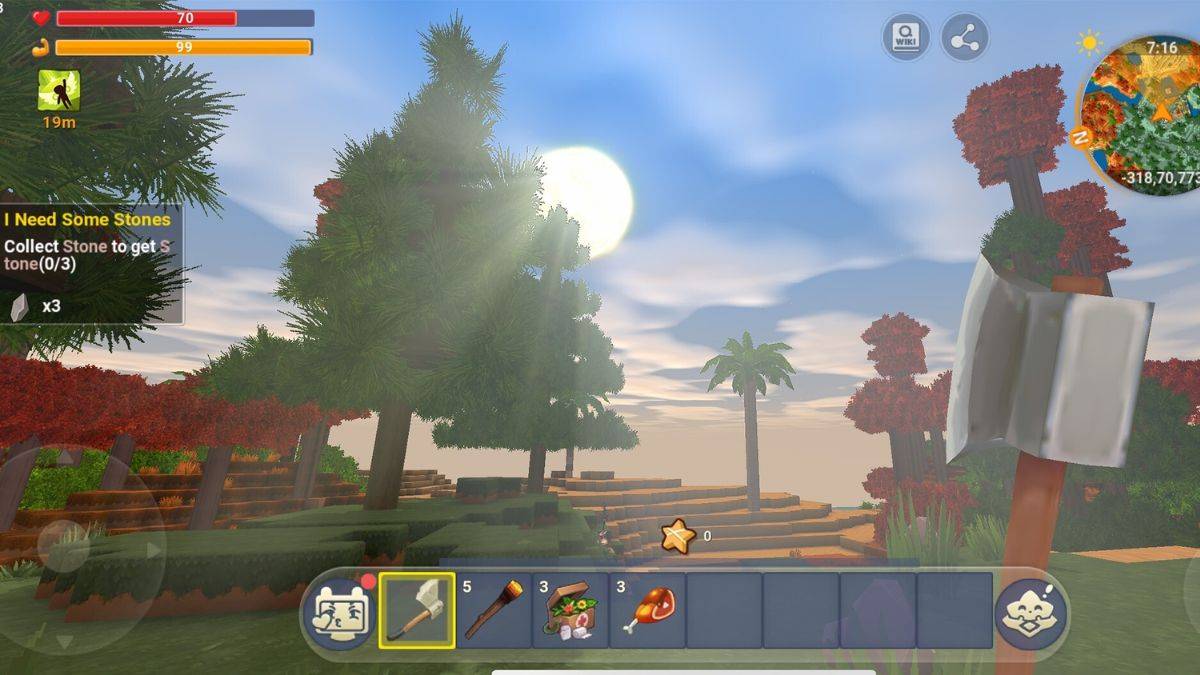Select the roasted meat hotbar slot

click(x=648, y=610)
